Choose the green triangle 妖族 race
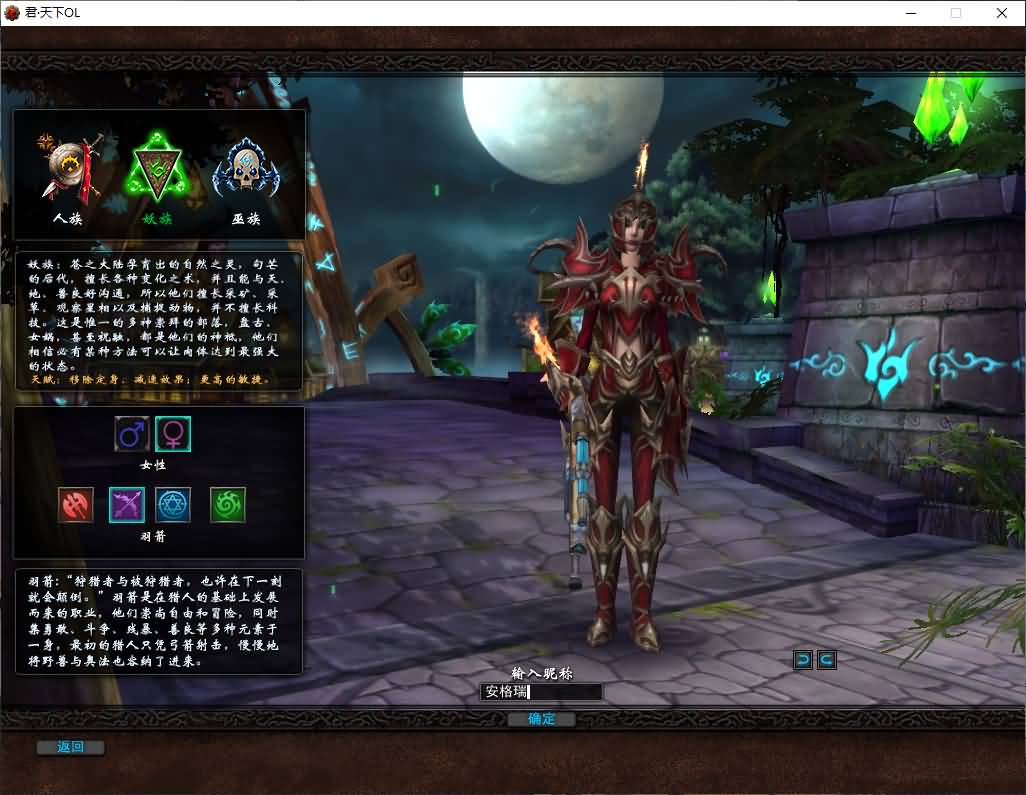The height and width of the screenshot is (795, 1026). click(x=157, y=170)
